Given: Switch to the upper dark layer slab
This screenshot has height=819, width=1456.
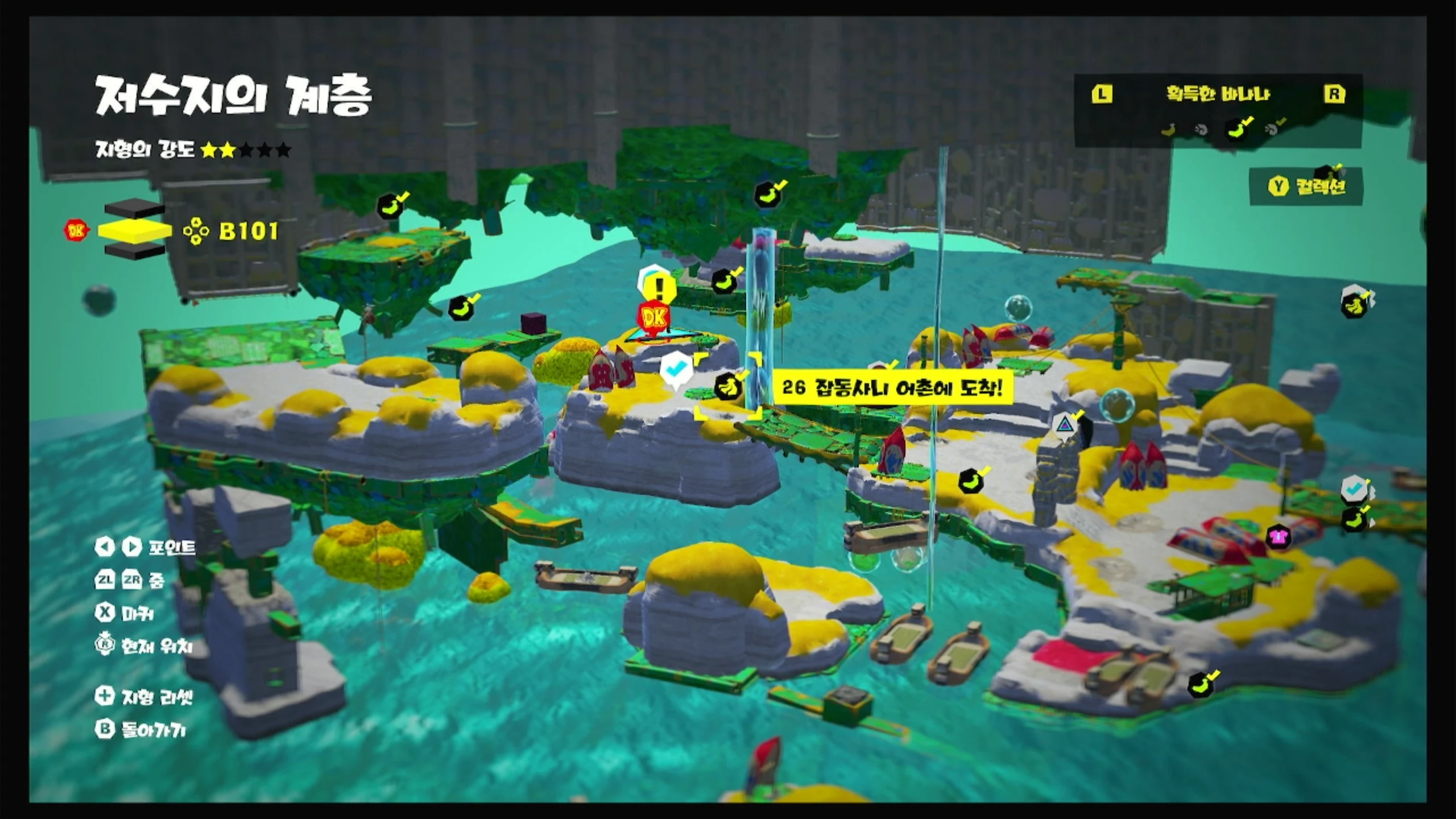Looking at the screenshot, I should [135, 209].
